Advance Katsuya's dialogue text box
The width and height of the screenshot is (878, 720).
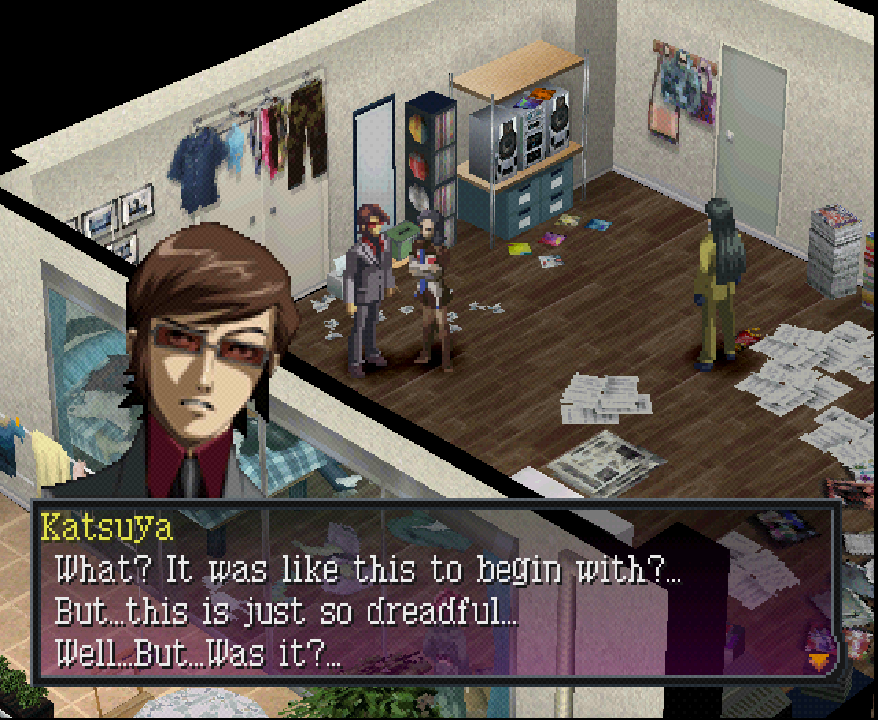tap(430, 596)
